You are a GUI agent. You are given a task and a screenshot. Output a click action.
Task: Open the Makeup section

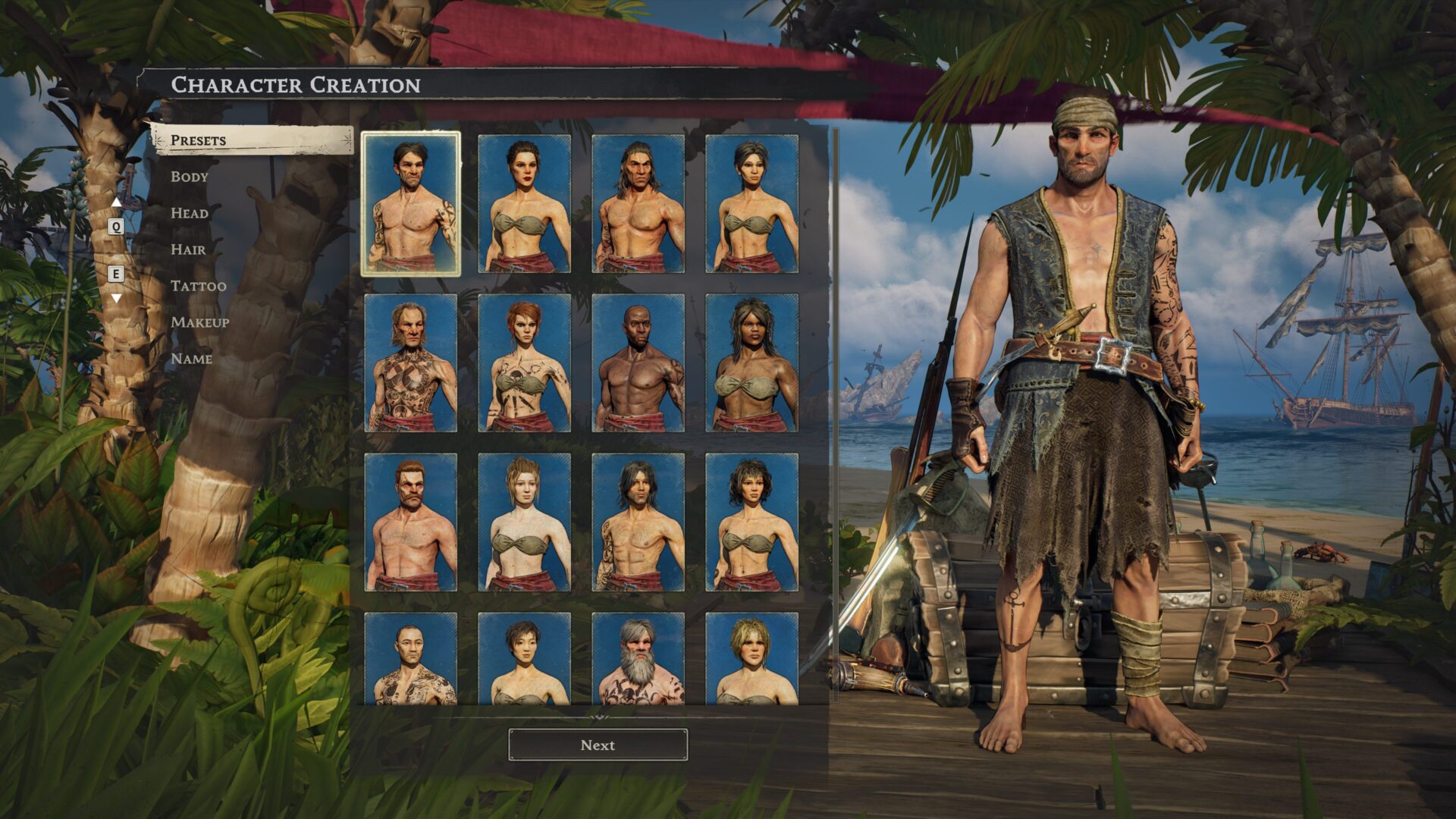[200, 322]
